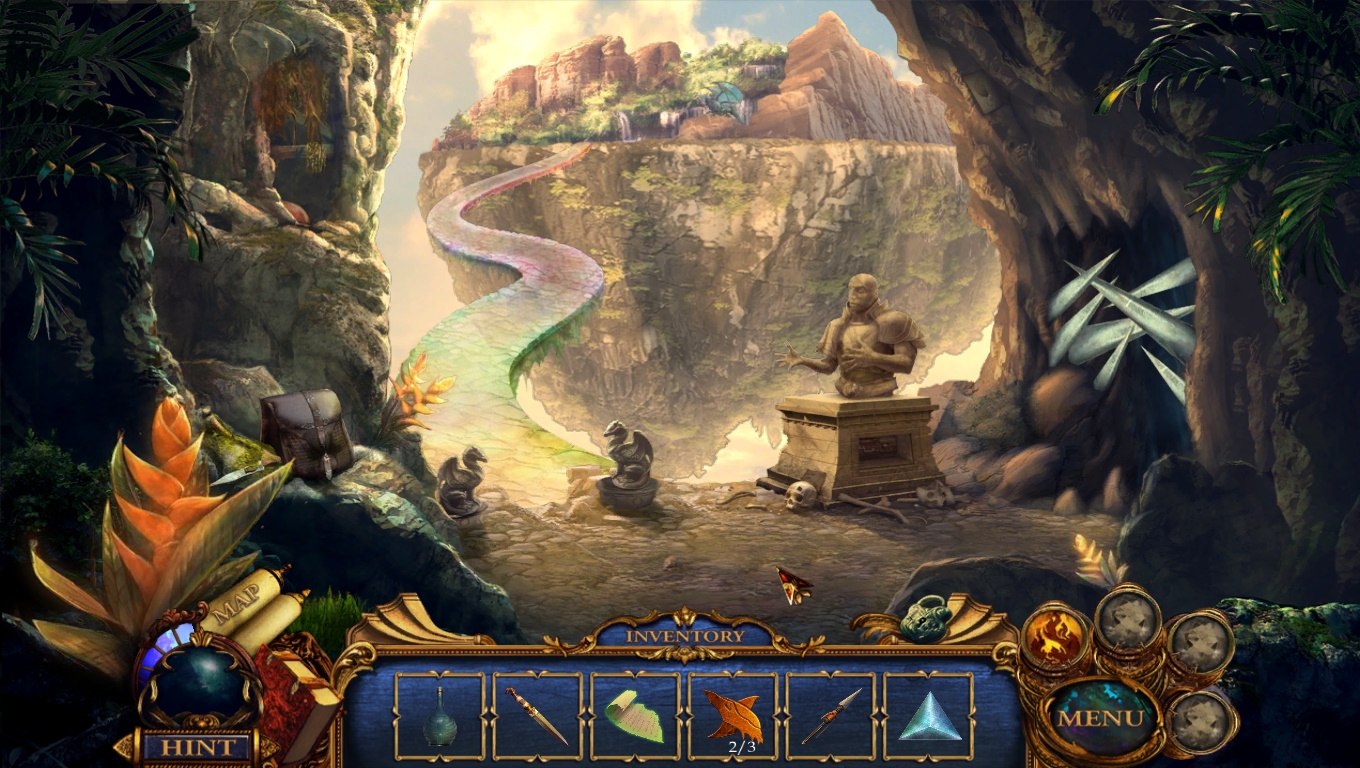Select the green vase in inventory
The image size is (1360, 768).
tap(440, 716)
